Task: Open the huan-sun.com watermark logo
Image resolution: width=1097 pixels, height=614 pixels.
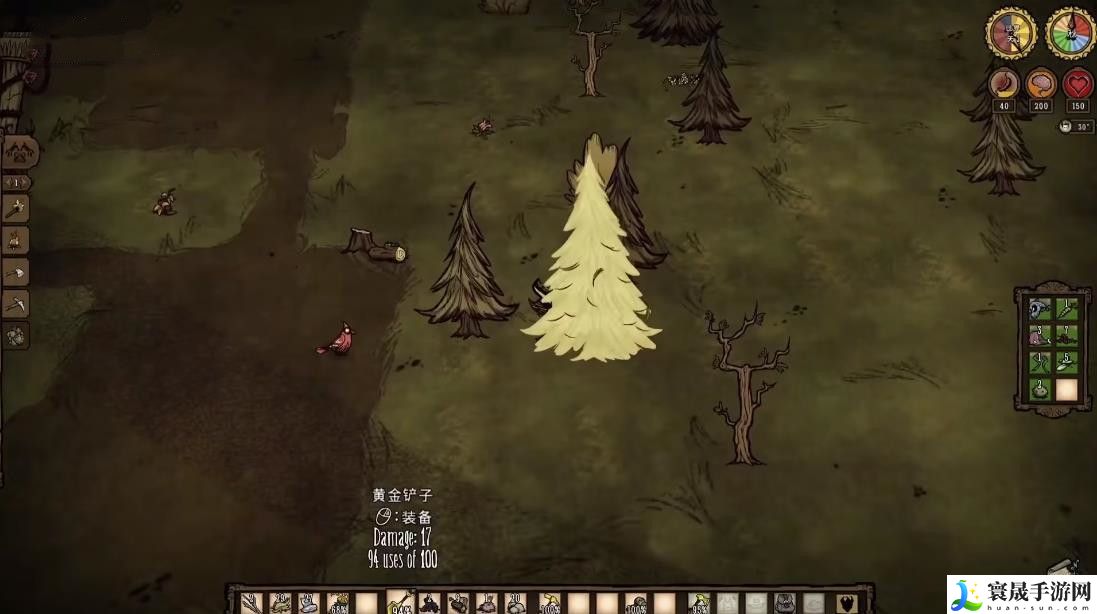Action: point(1020,593)
